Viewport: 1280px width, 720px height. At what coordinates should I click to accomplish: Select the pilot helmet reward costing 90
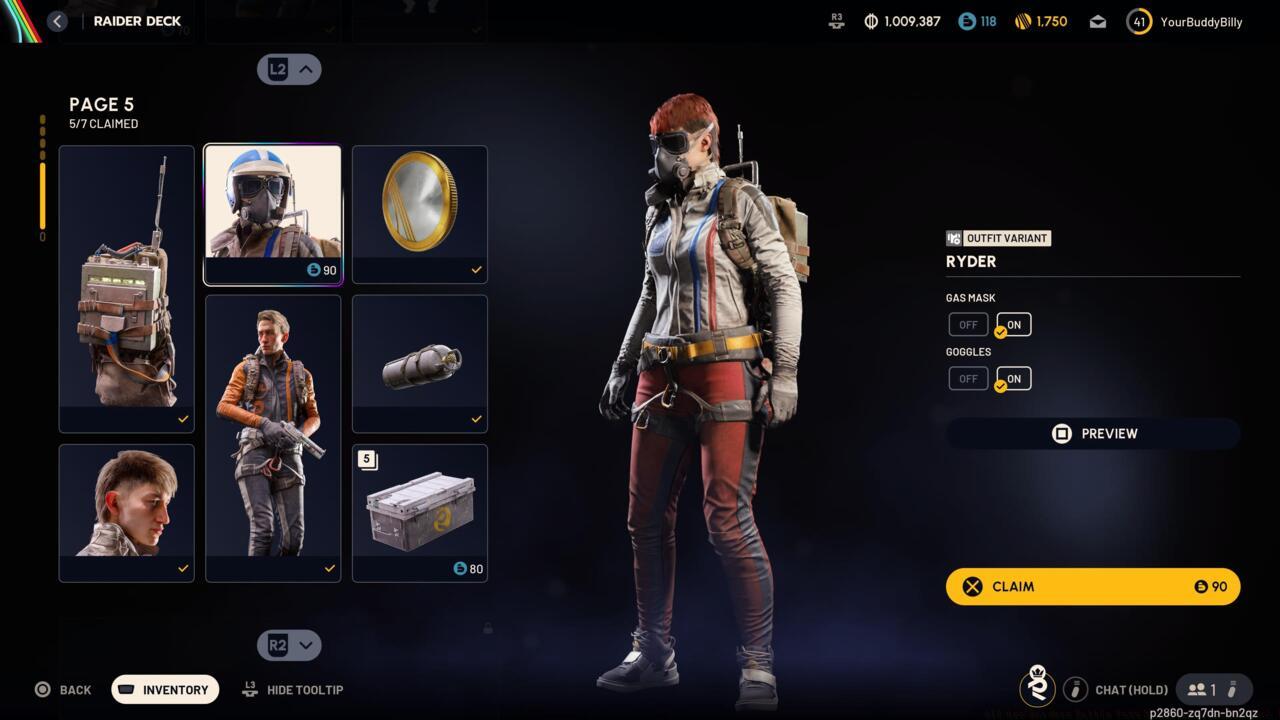272,212
